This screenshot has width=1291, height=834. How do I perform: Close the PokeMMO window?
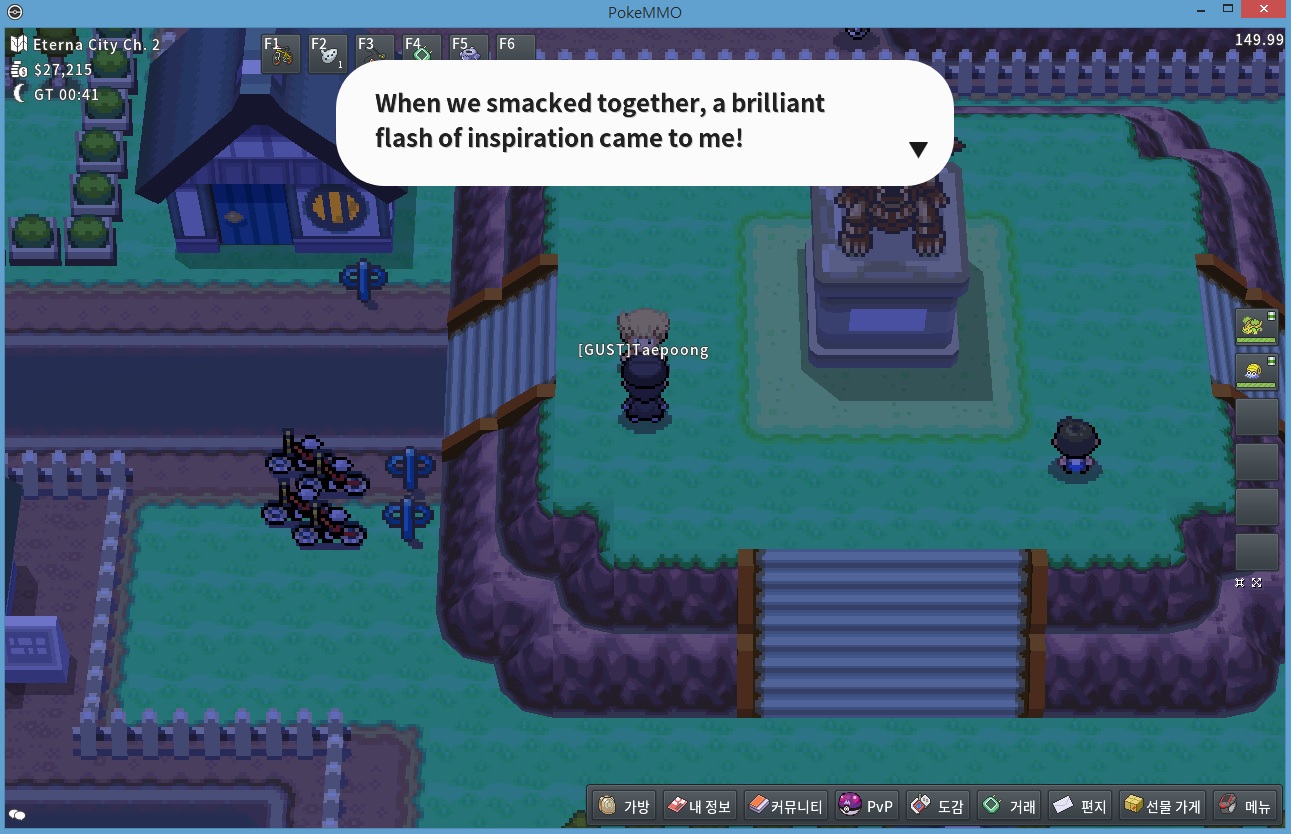pos(1262,9)
